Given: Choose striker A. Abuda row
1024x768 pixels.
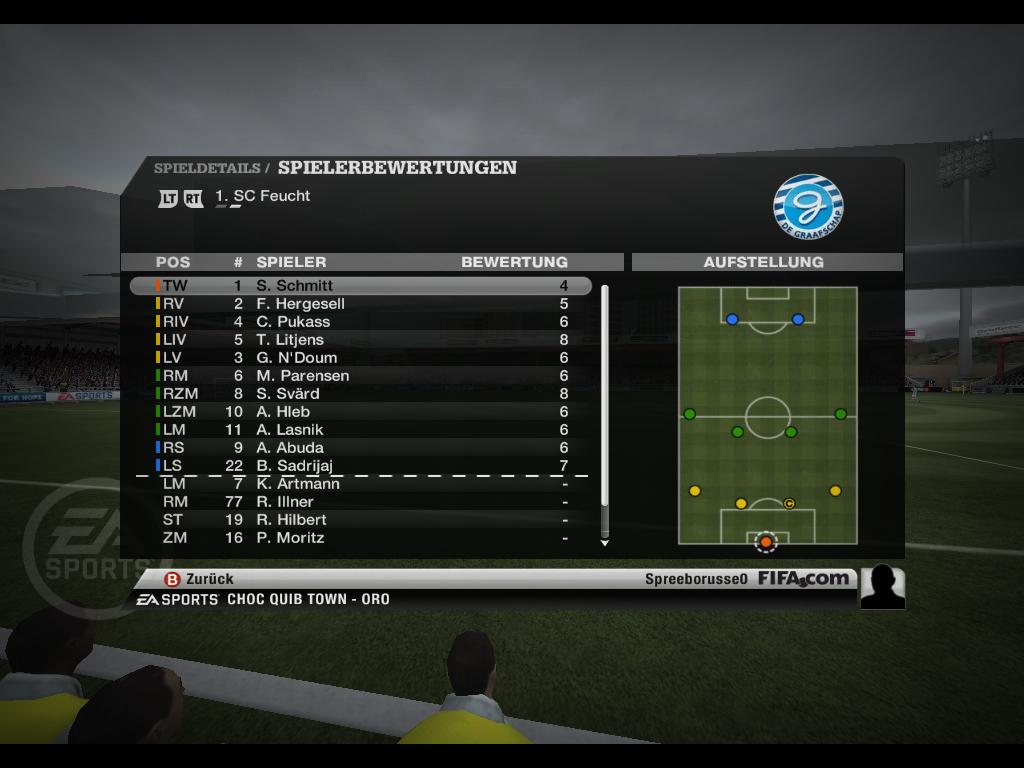Looking at the screenshot, I should tap(360, 448).
